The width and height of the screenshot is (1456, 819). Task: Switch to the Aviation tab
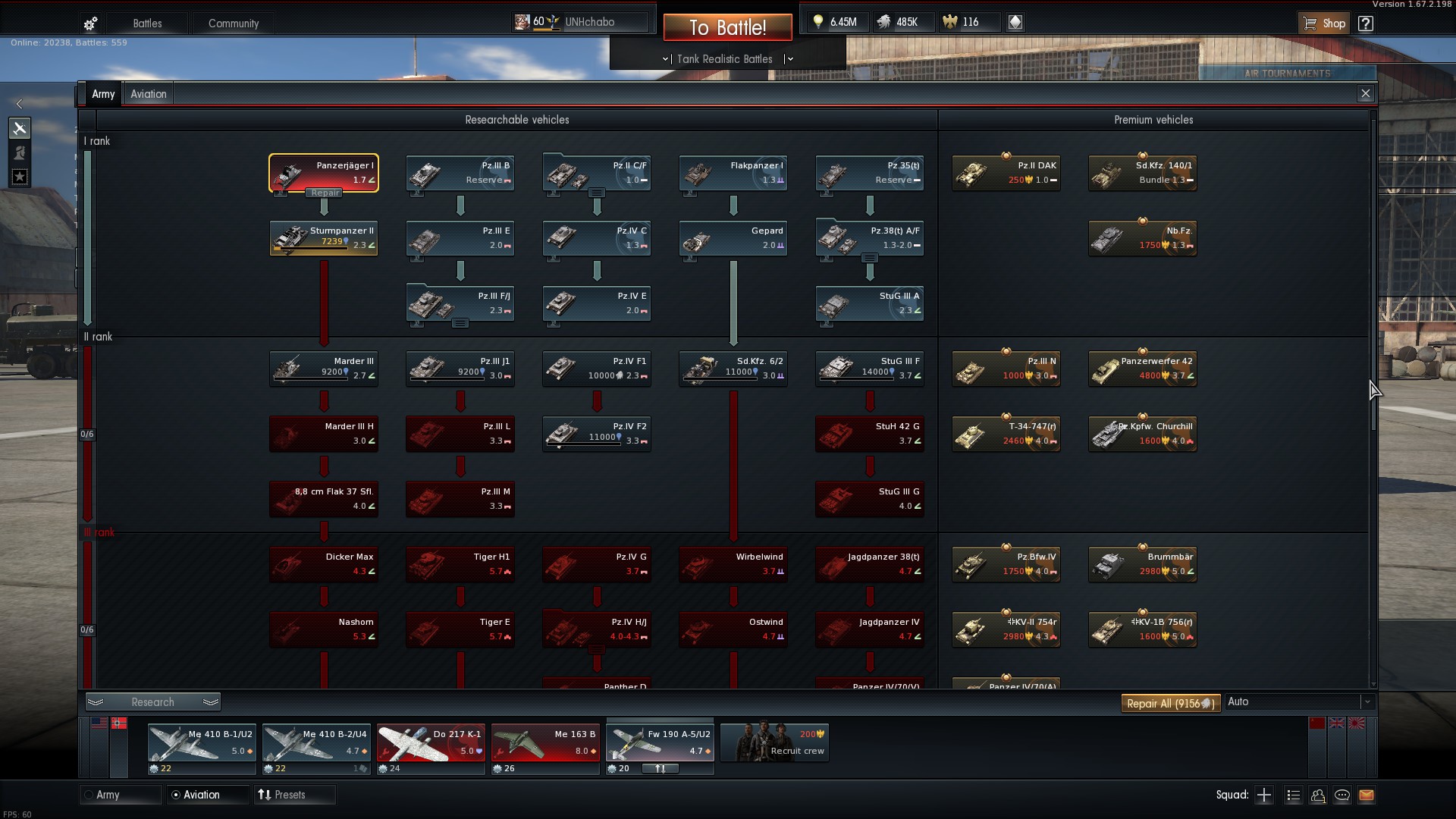tap(148, 94)
